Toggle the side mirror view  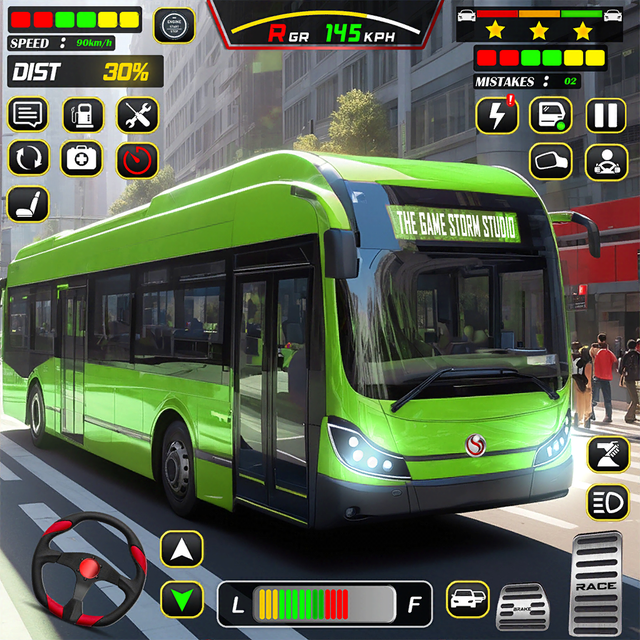point(550,160)
